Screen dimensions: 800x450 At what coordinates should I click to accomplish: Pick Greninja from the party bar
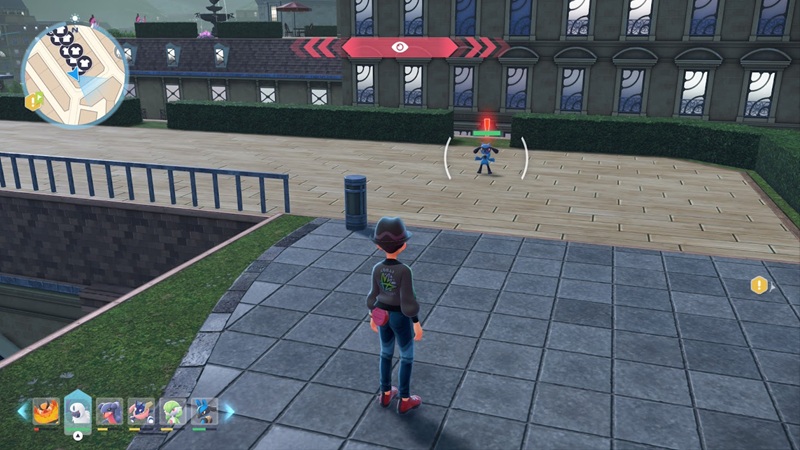(x=142, y=411)
